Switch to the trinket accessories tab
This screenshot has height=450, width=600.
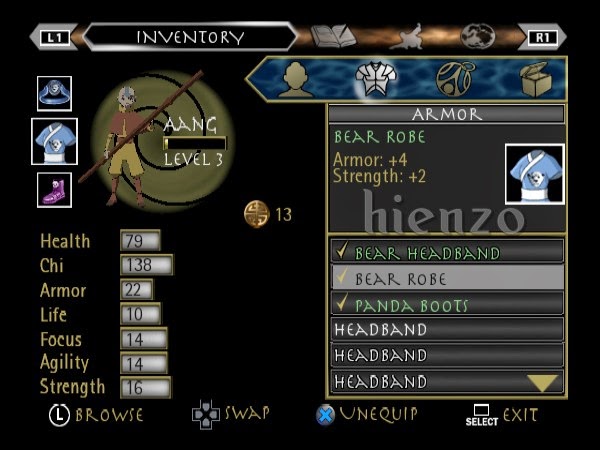pyautogui.click(x=455, y=79)
